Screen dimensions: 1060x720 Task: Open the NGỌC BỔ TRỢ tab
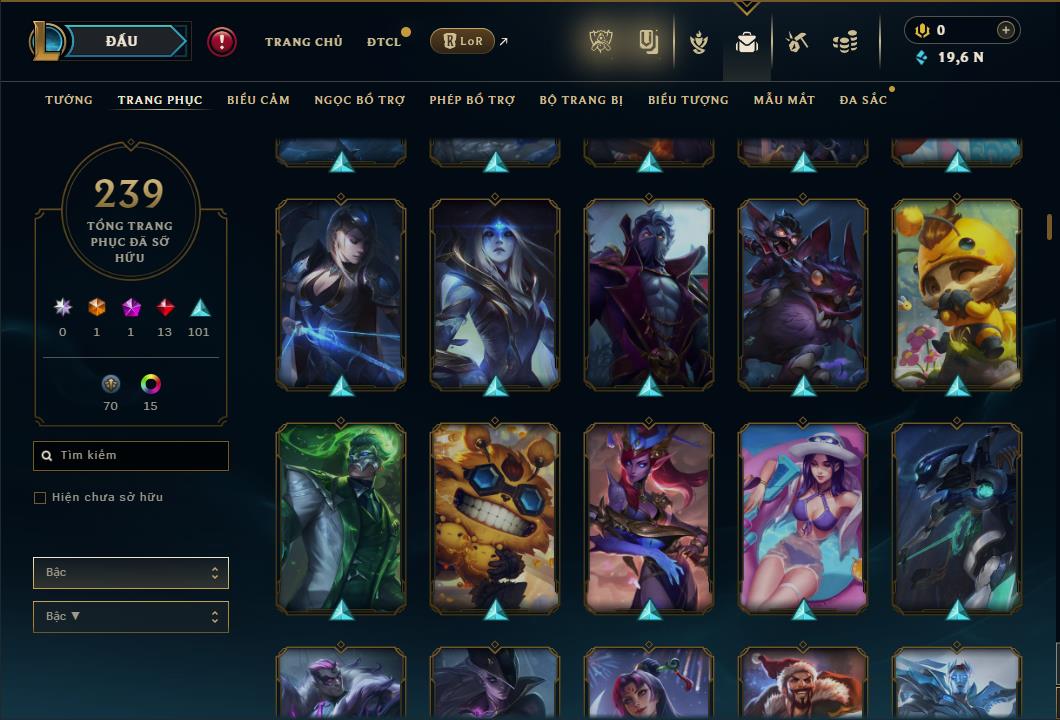(359, 100)
